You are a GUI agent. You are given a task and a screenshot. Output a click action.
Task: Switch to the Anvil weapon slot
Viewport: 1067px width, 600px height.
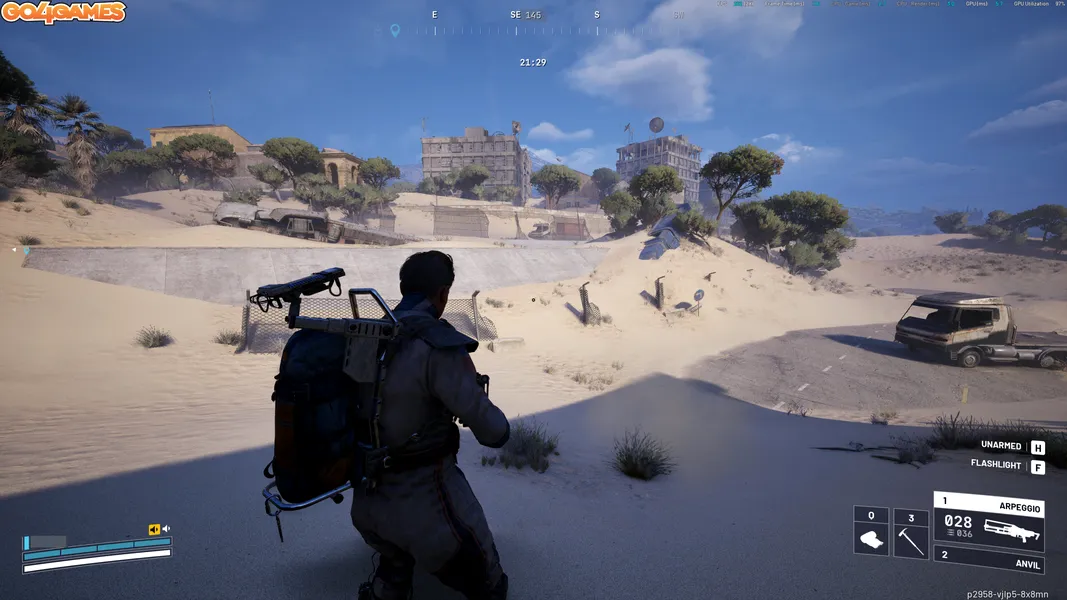tap(988, 561)
